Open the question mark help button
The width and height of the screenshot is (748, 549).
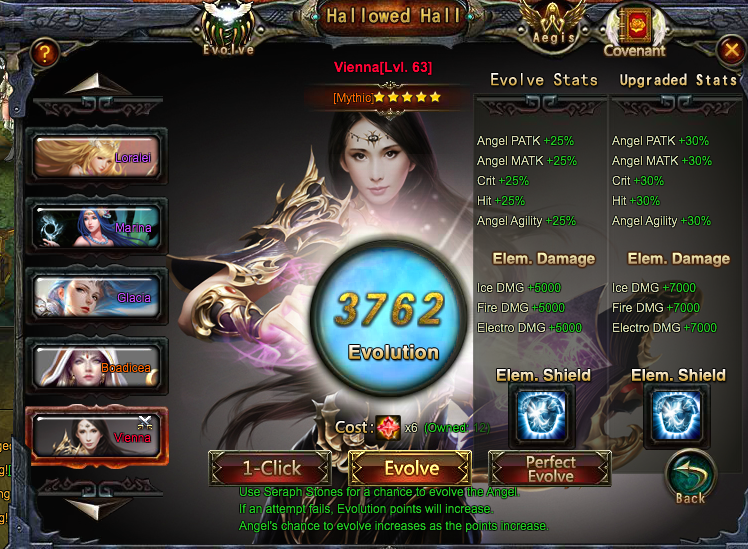(43, 53)
